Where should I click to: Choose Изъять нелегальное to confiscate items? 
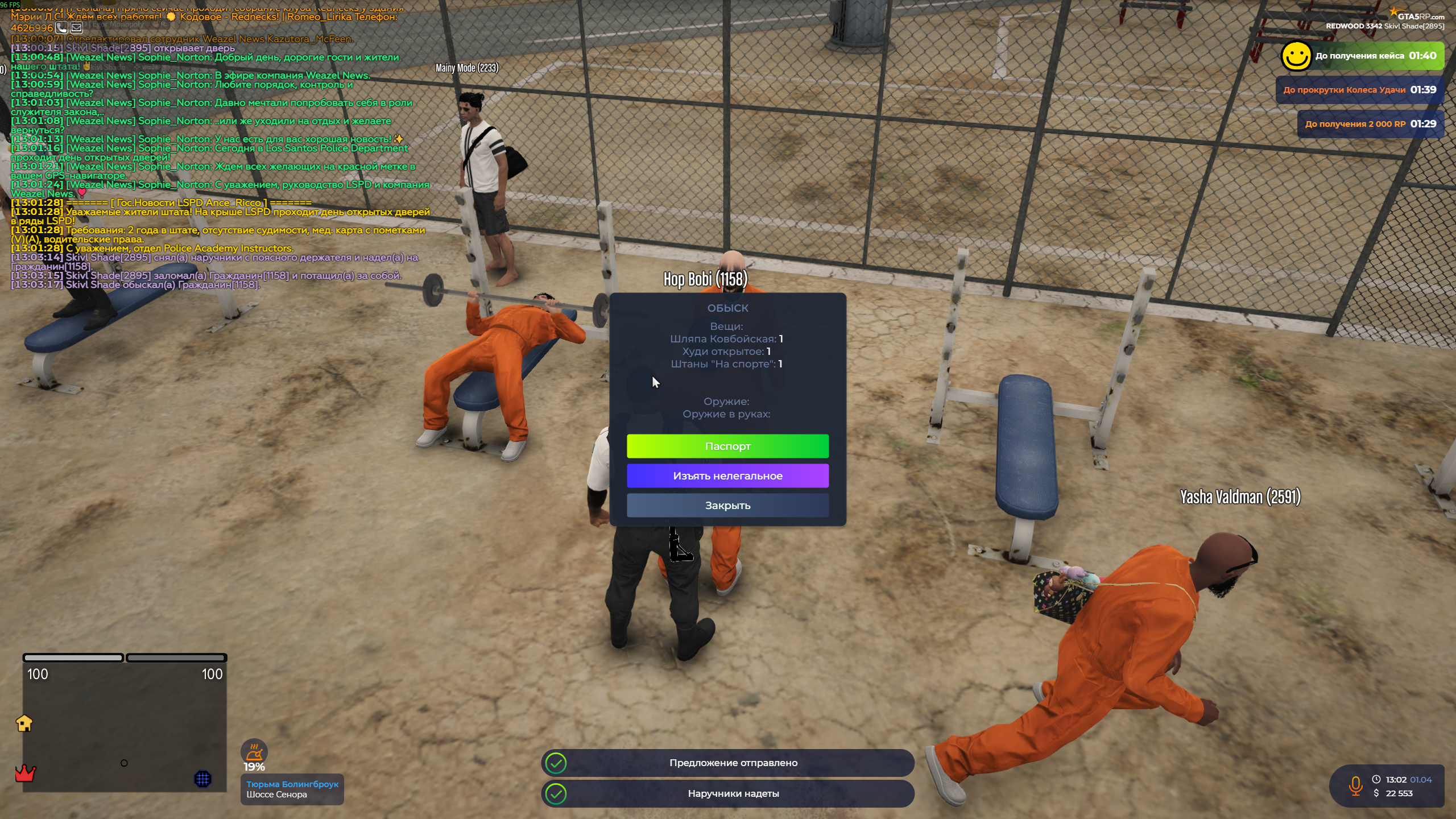pyautogui.click(x=727, y=475)
